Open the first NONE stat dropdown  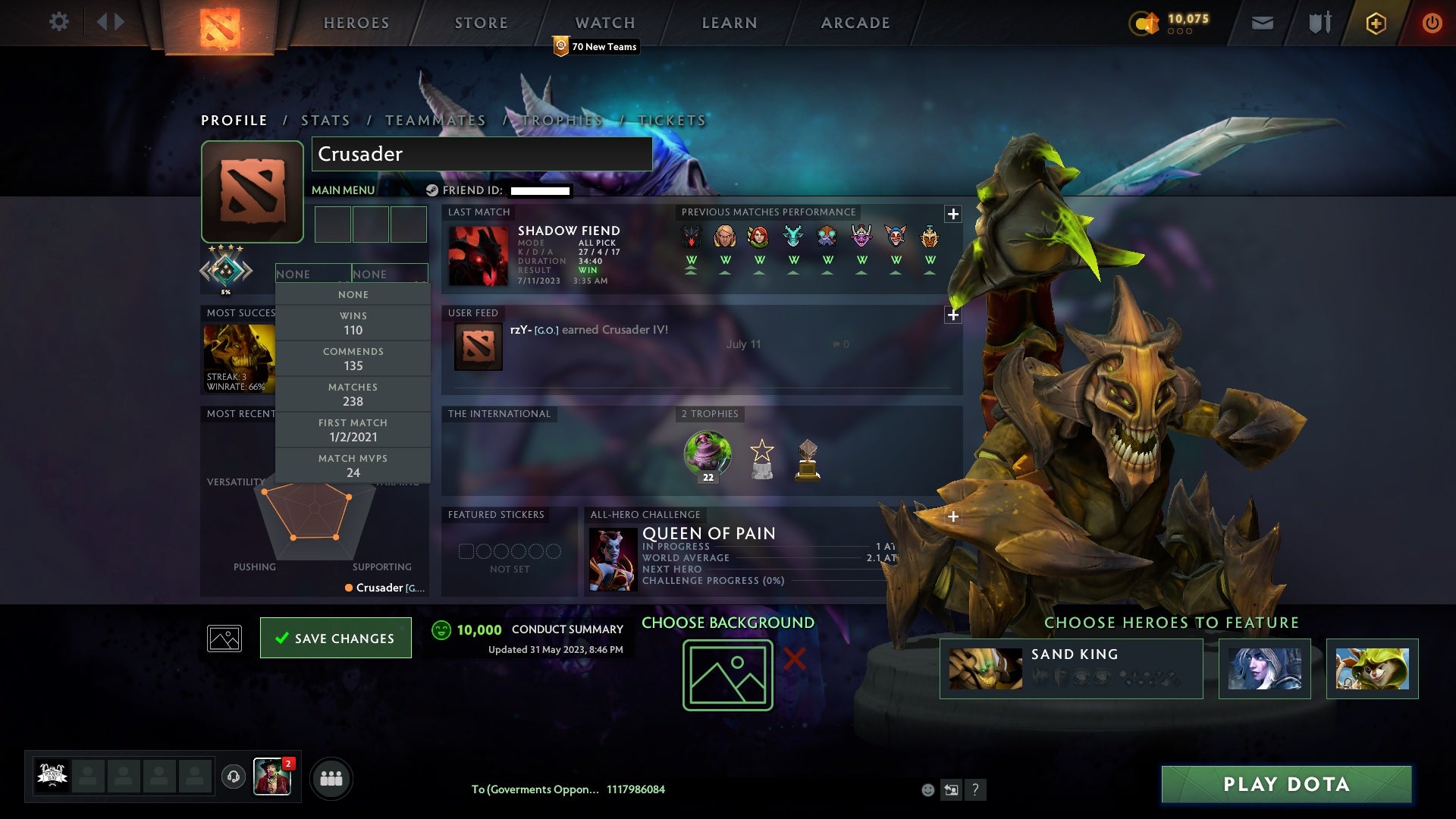314,274
